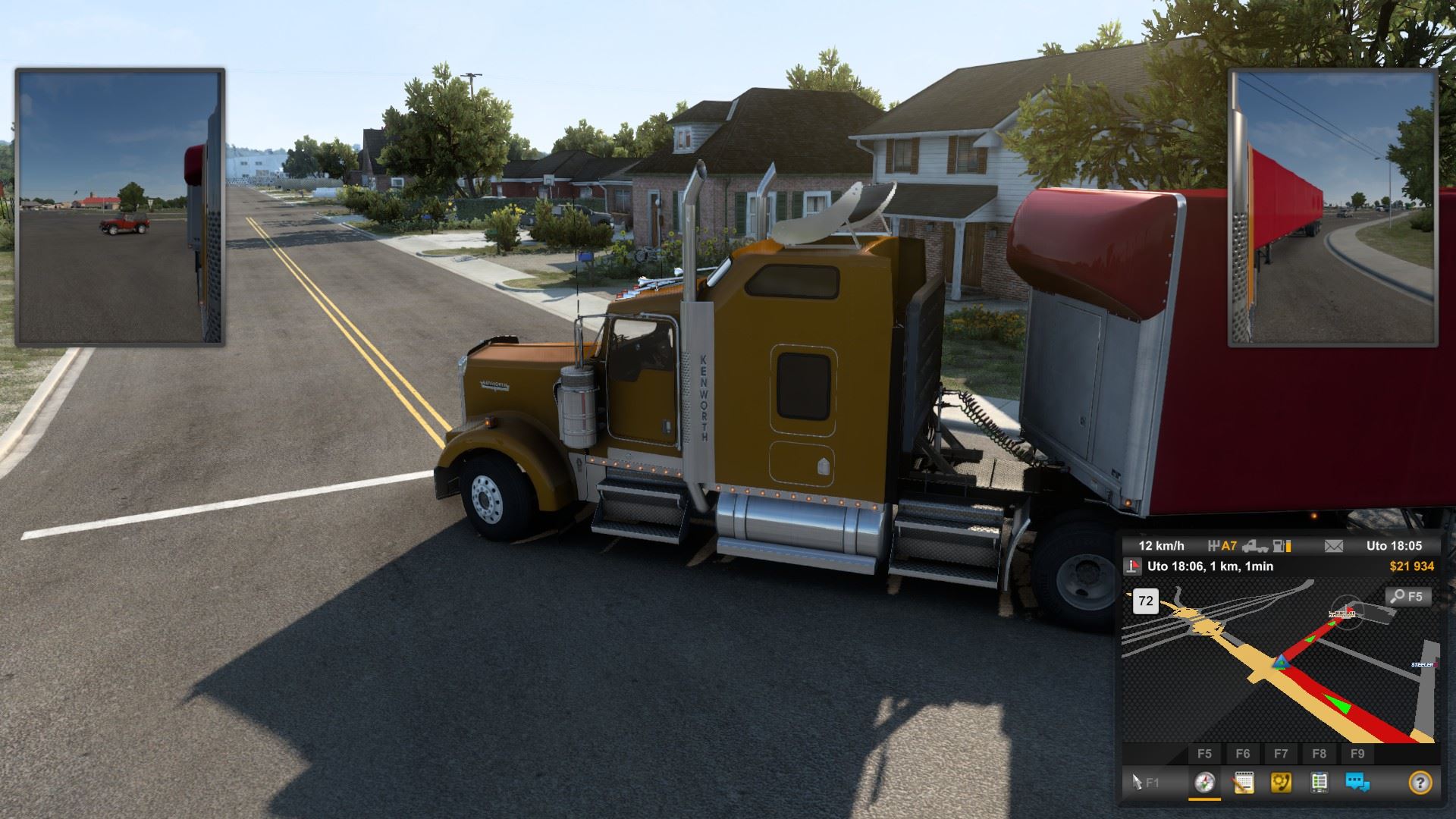Zoom the route advisor map with magnifier
Viewport: 1456px width, 819px height.
click(1409, 597)
